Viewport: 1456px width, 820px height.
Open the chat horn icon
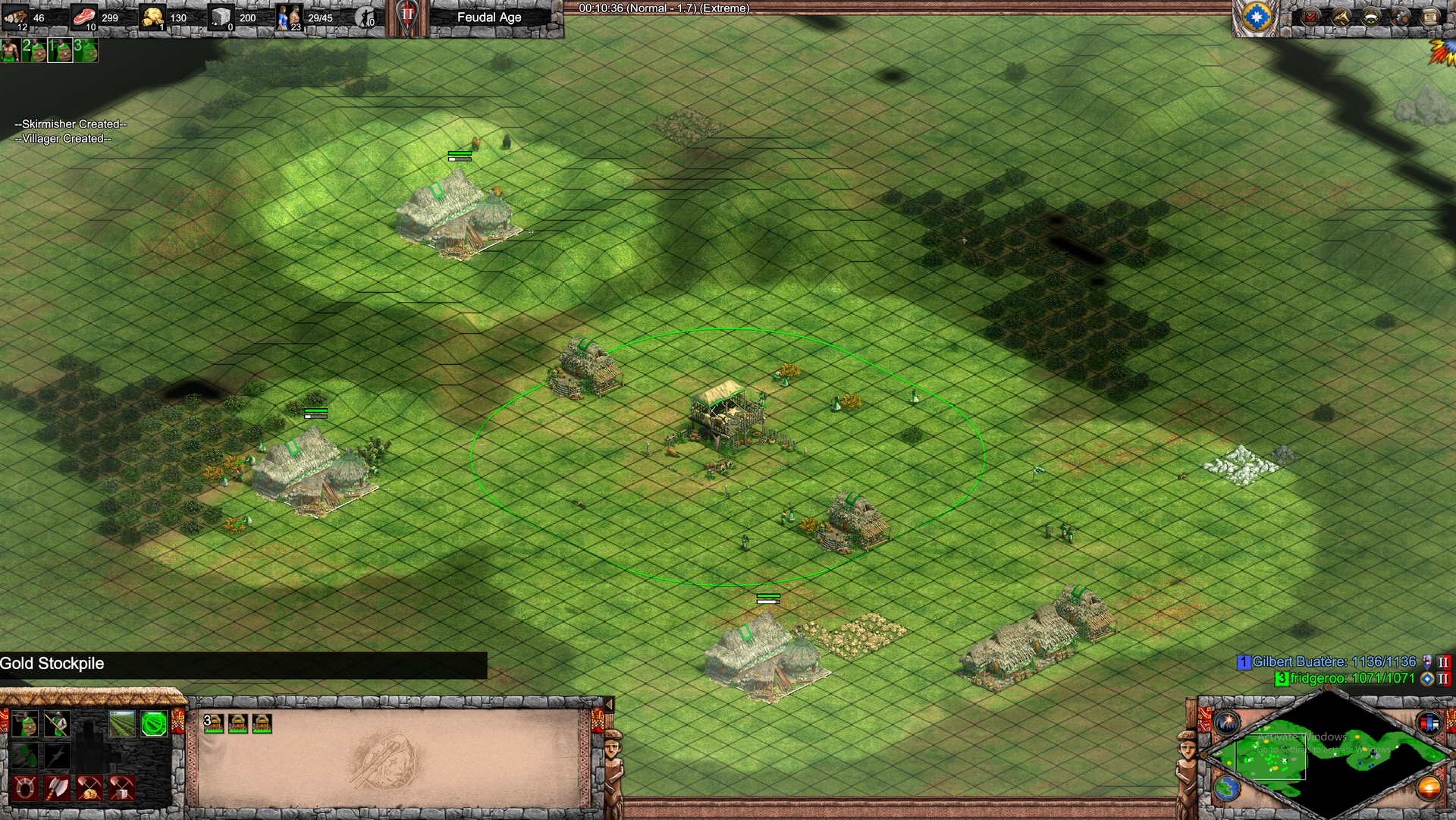(x=1341, y=17)
